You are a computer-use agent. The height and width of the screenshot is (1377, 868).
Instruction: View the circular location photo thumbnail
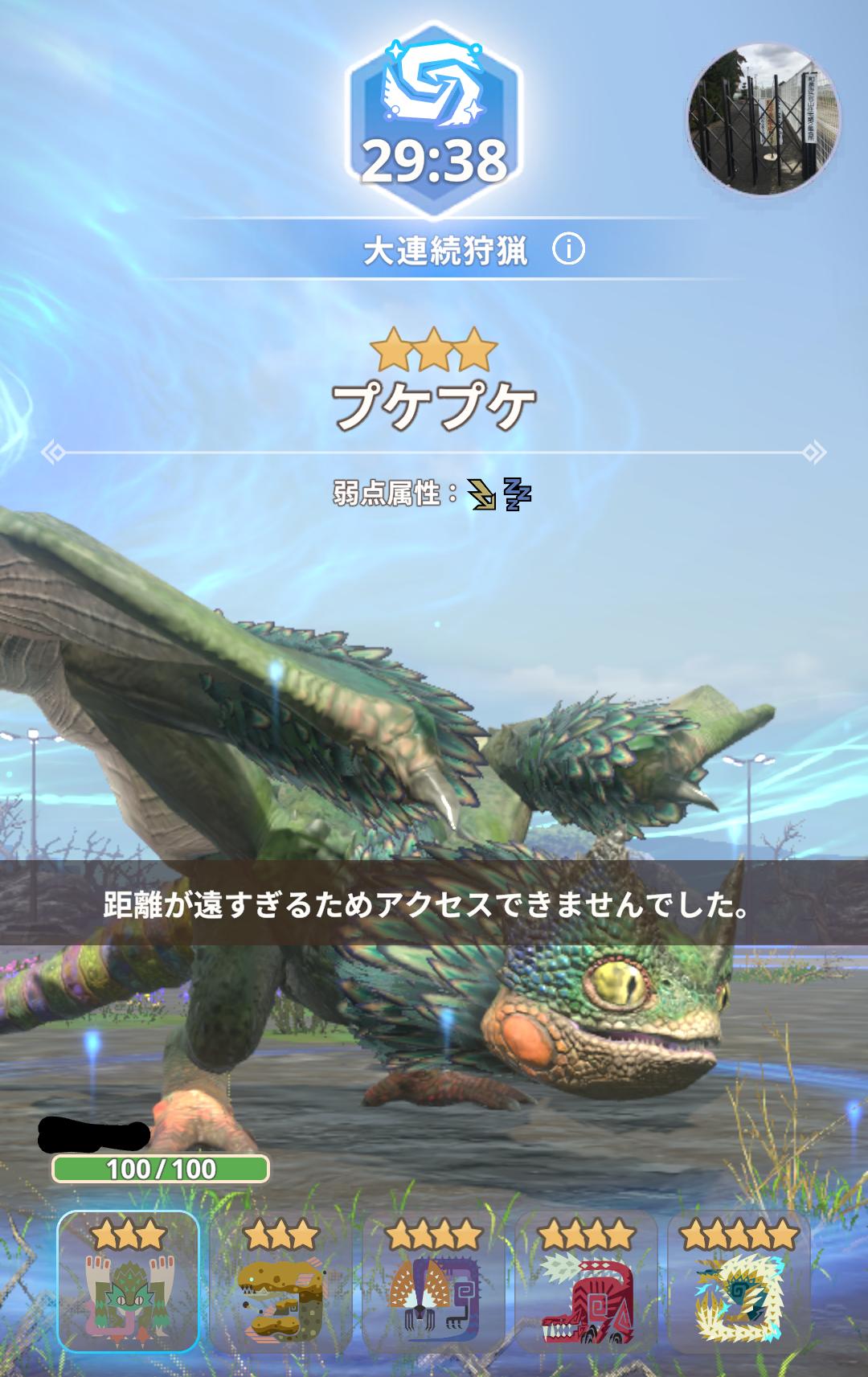pos(764,119)
